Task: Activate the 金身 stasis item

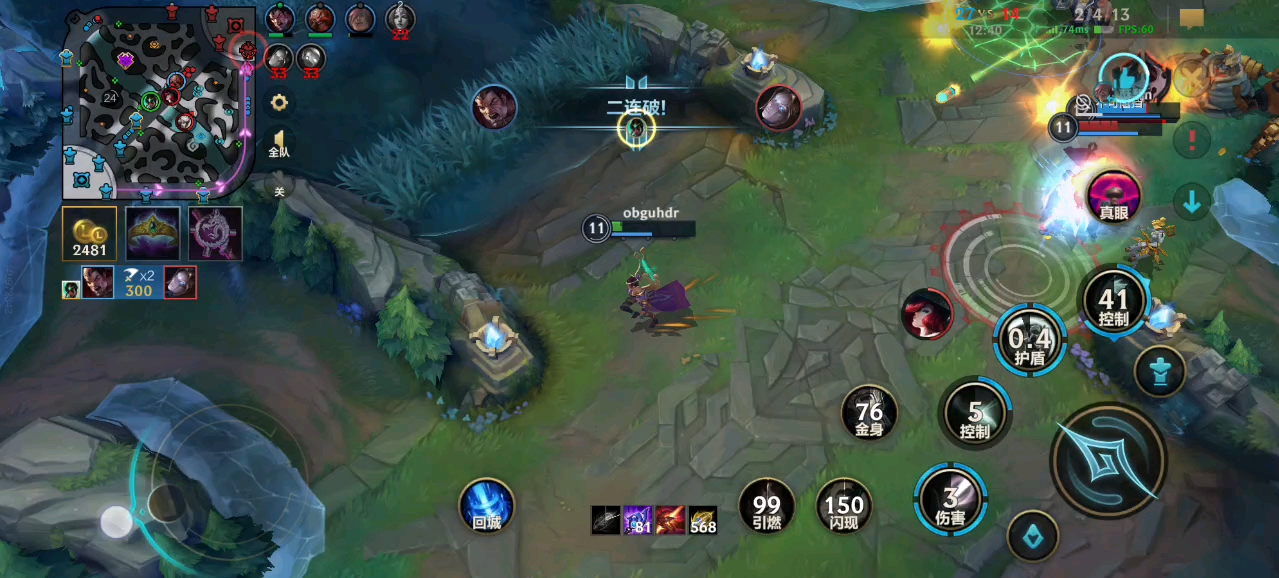Action: (x=869, y=413)
